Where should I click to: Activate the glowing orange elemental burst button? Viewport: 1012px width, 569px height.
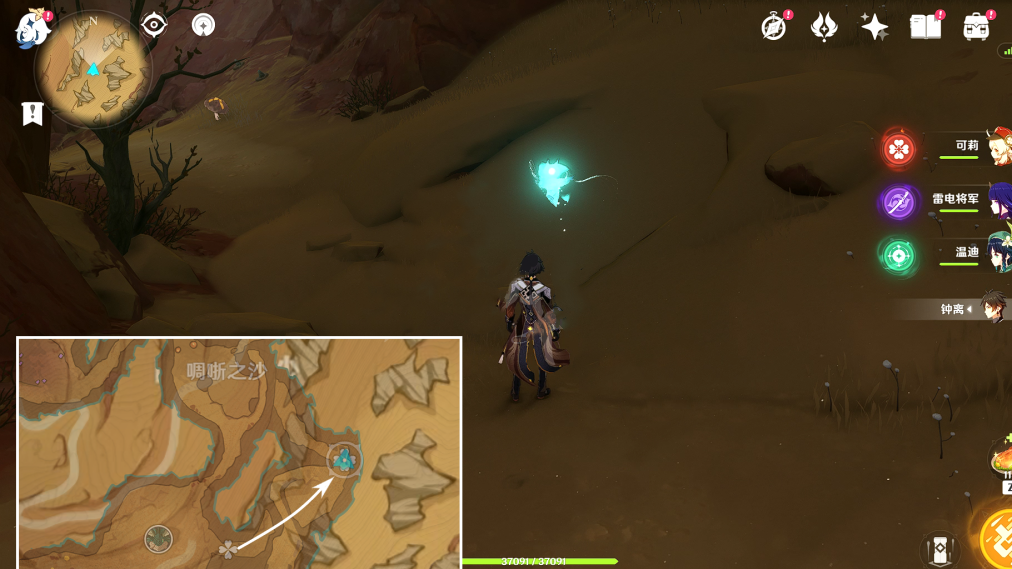click(x=998, y=536)
